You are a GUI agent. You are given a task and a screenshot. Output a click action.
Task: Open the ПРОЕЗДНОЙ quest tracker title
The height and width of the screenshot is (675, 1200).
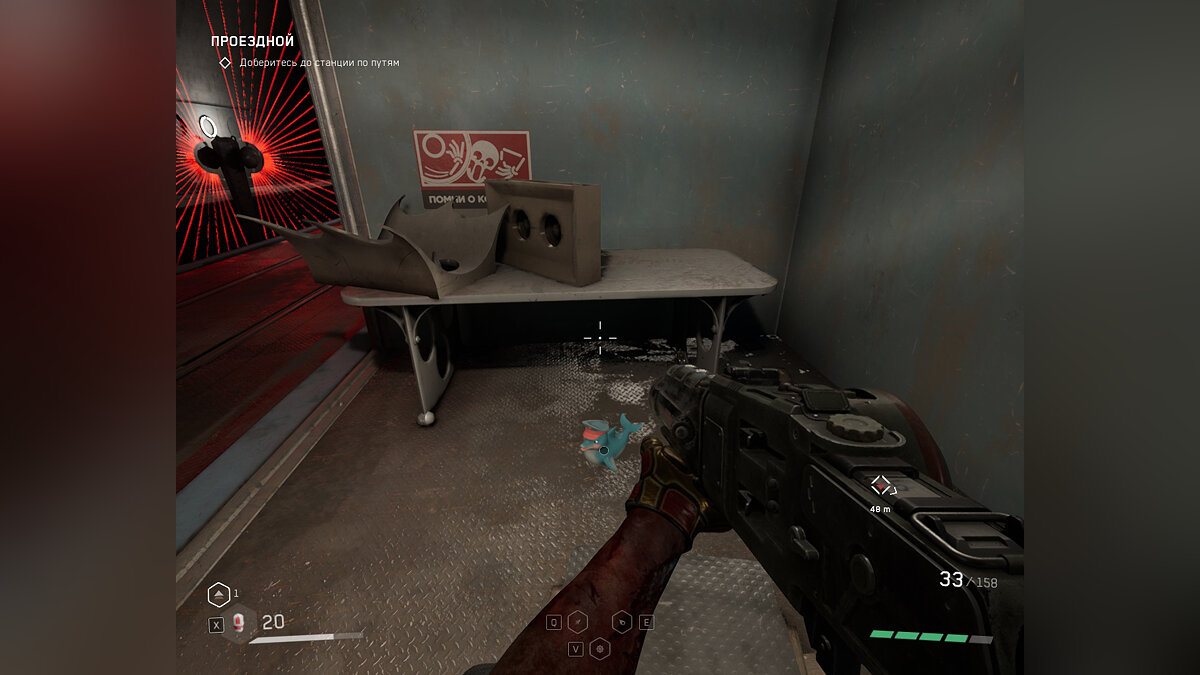tap(252, 41)
